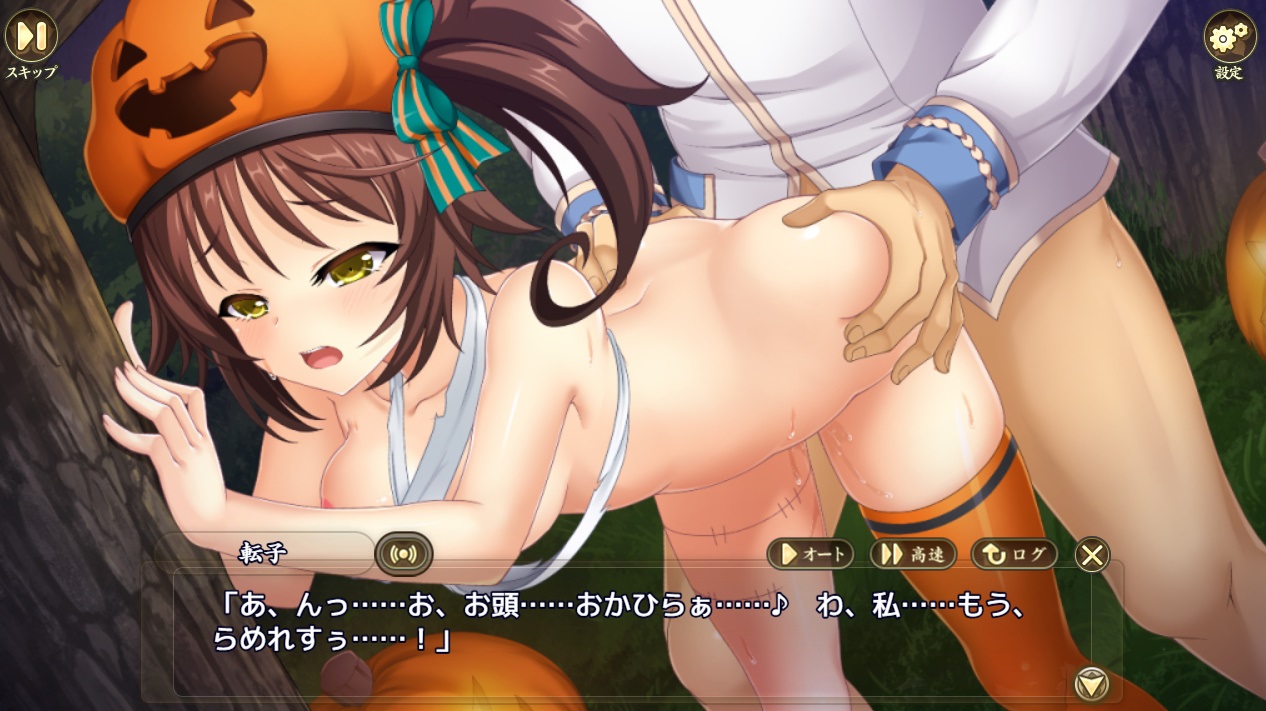1266x711 pixels.
Task: Hide the dialogue box with the X button
Action: pyautogui.click(x=1092, y=554)
